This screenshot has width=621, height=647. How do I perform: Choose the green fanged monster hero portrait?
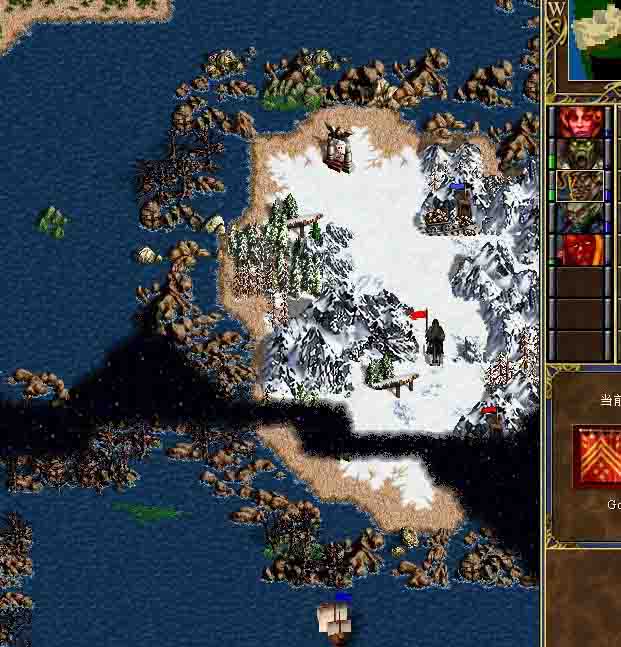(580, 154)
